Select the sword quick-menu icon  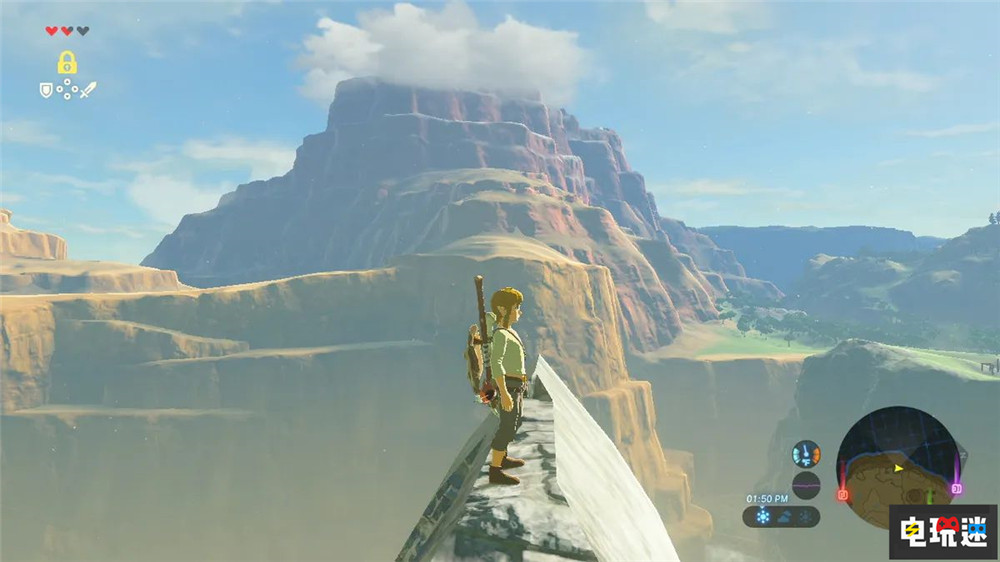(x=88, y=90)
